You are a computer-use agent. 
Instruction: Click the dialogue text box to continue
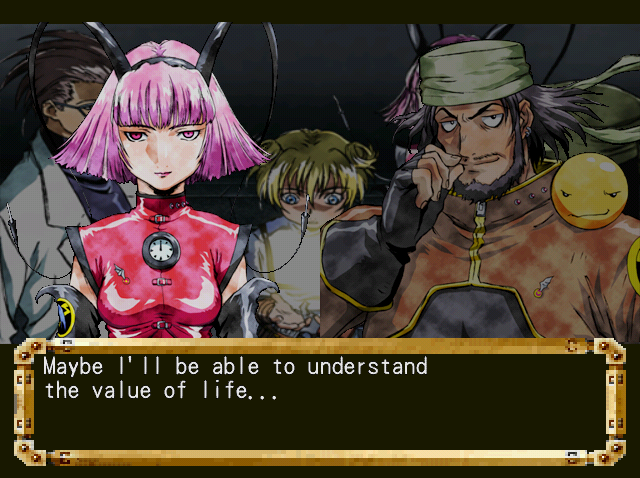click(x=319, y=402)
